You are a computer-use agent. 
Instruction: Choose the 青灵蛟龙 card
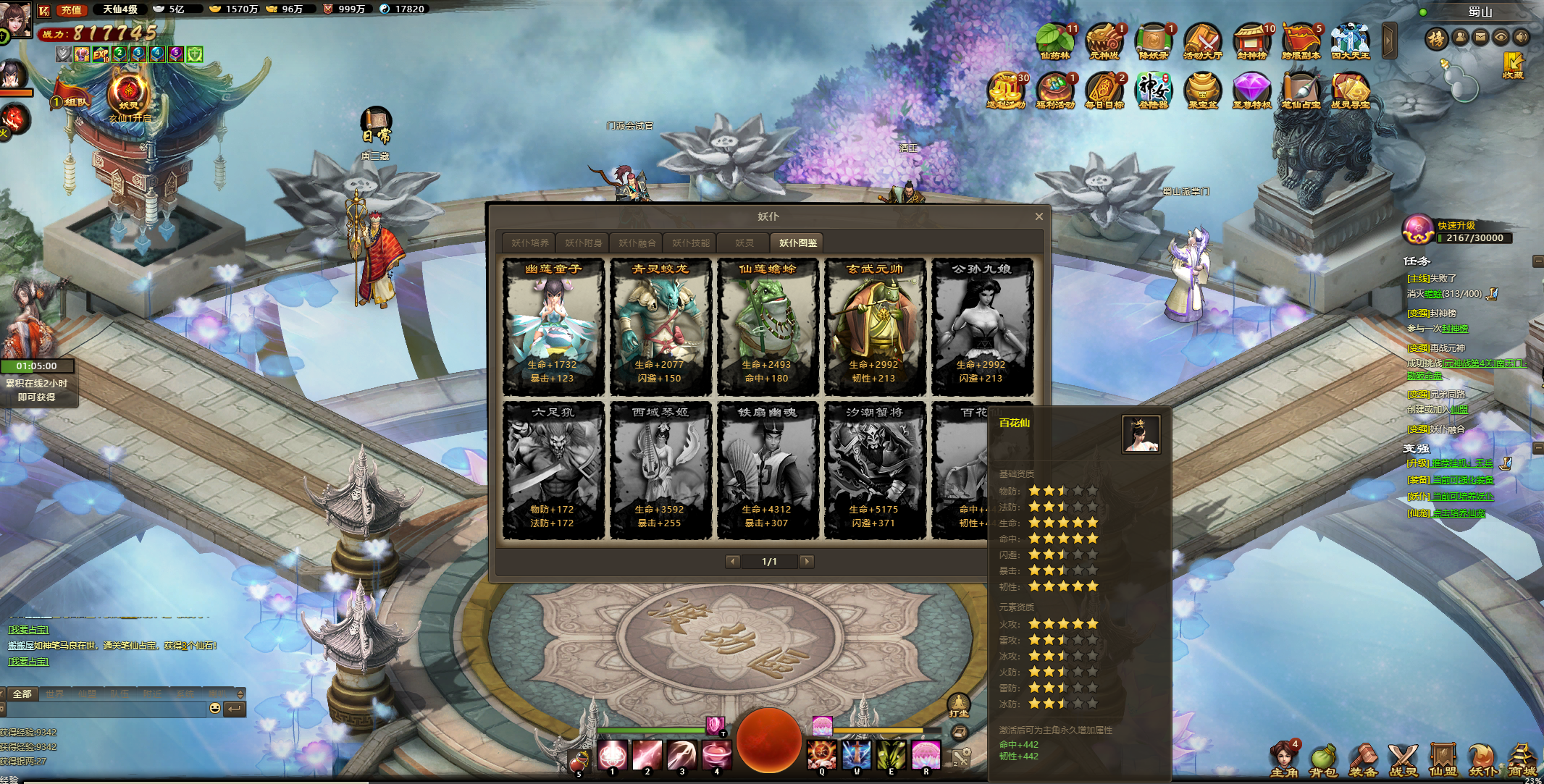click(660, 327)
